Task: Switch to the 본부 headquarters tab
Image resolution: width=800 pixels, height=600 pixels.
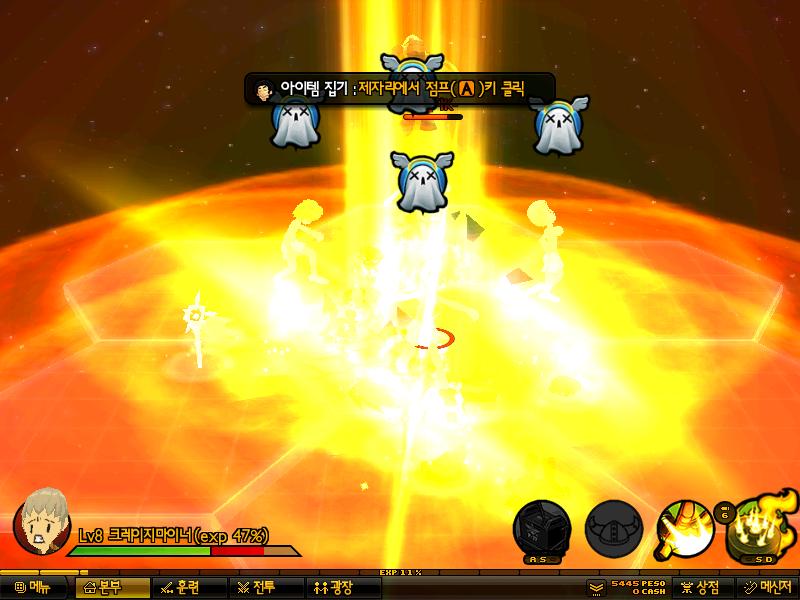Action: (112, 587)
